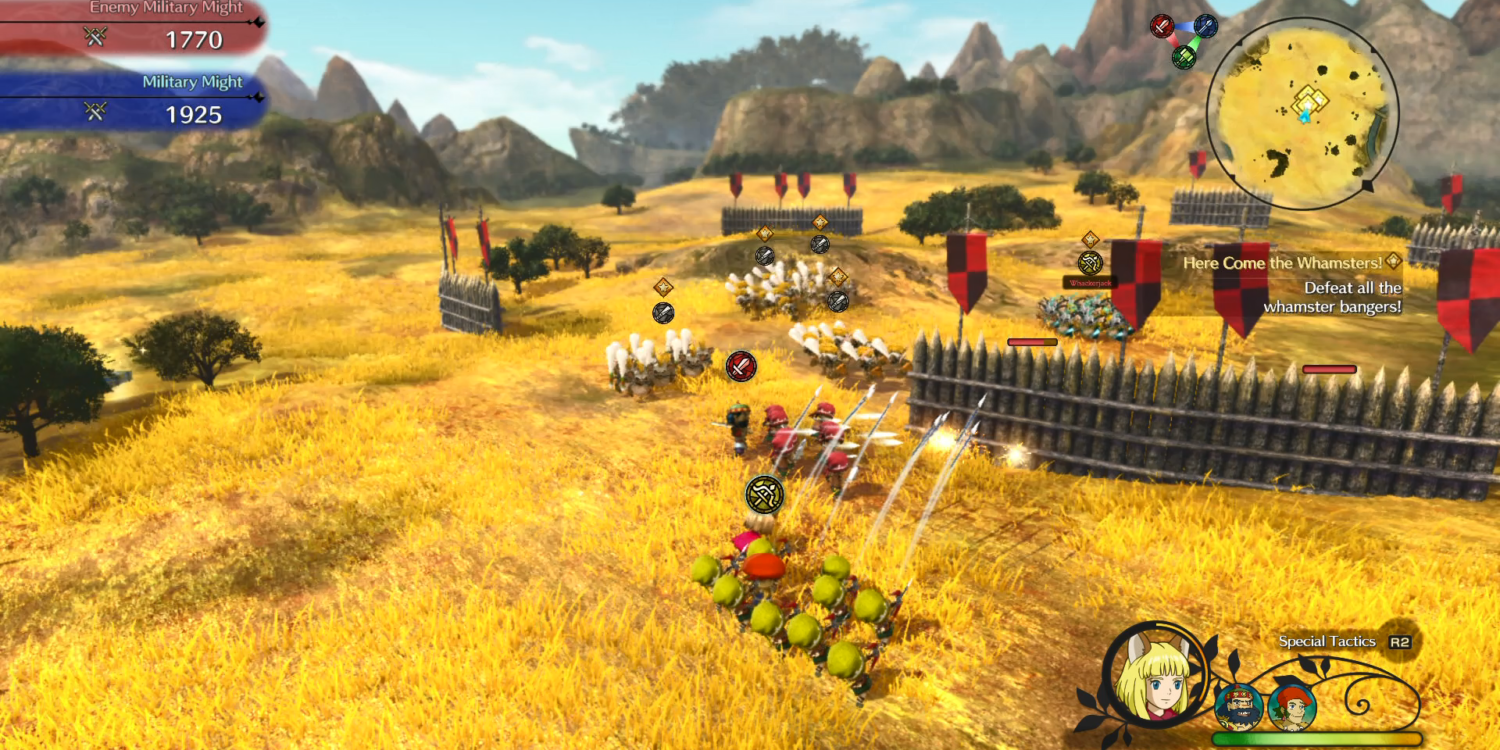The width and height of the screenshot is (1500, 750).
Task: Select the green hammer unit-type icon in the weapon triangle
Action: (x=1184, y=56)
